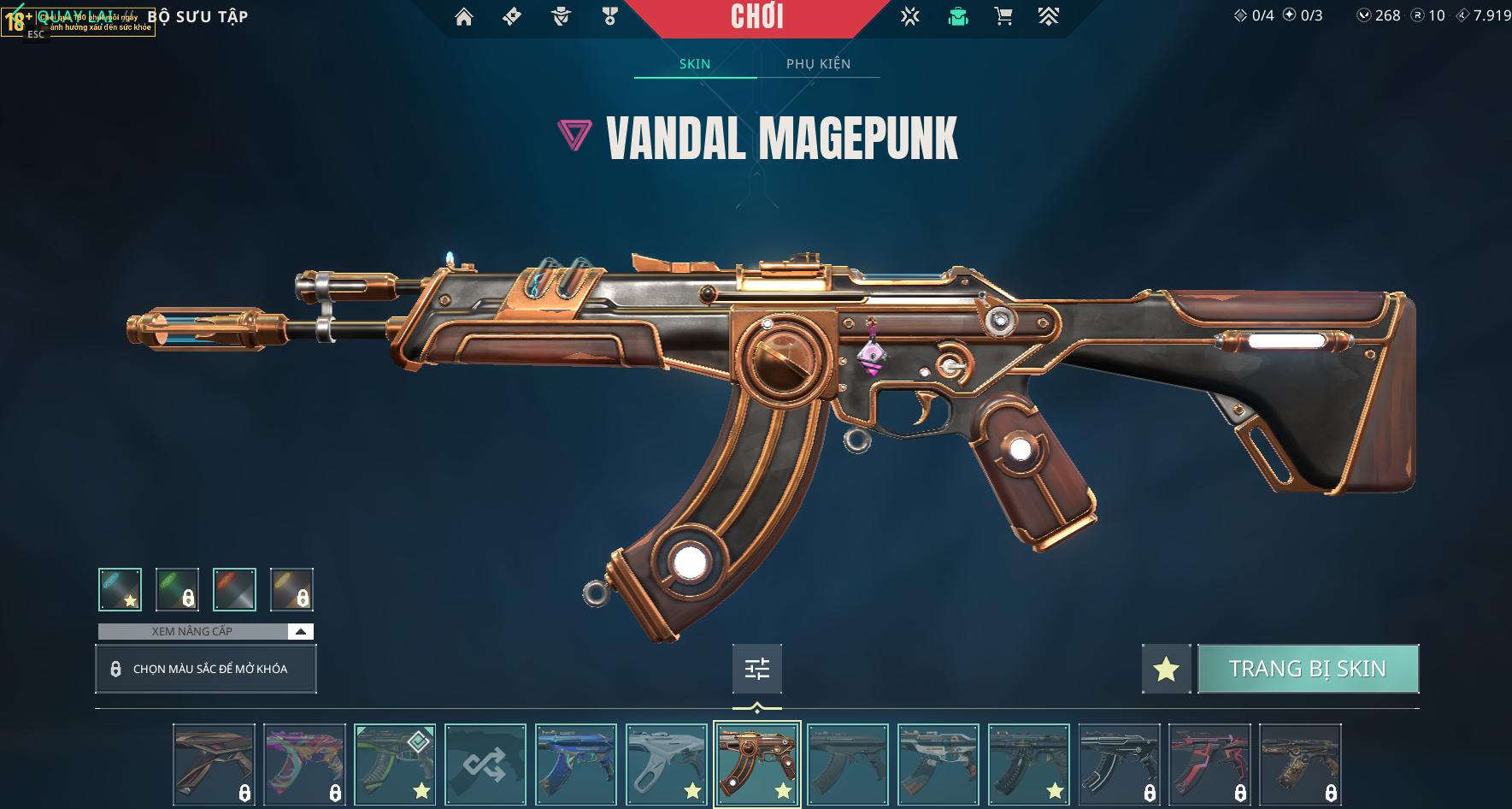The image size is (1512, 809).
Task: Choose the orange color variant swatch
Action: click(x=234, y=589)
